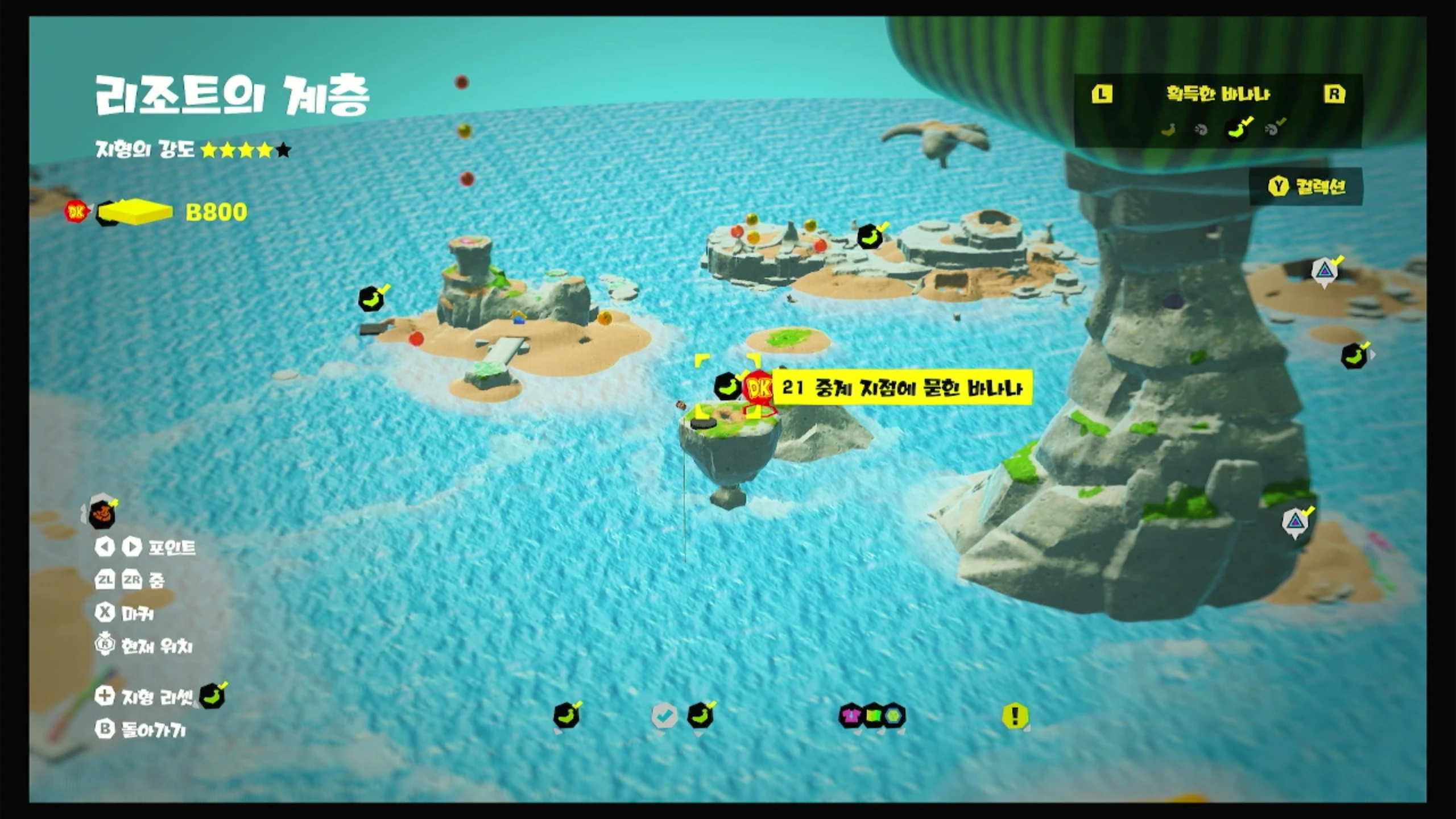Select the unchecked fossil filter icon
Viewport: 1456px width, 819px height.
click(1201, 130)
